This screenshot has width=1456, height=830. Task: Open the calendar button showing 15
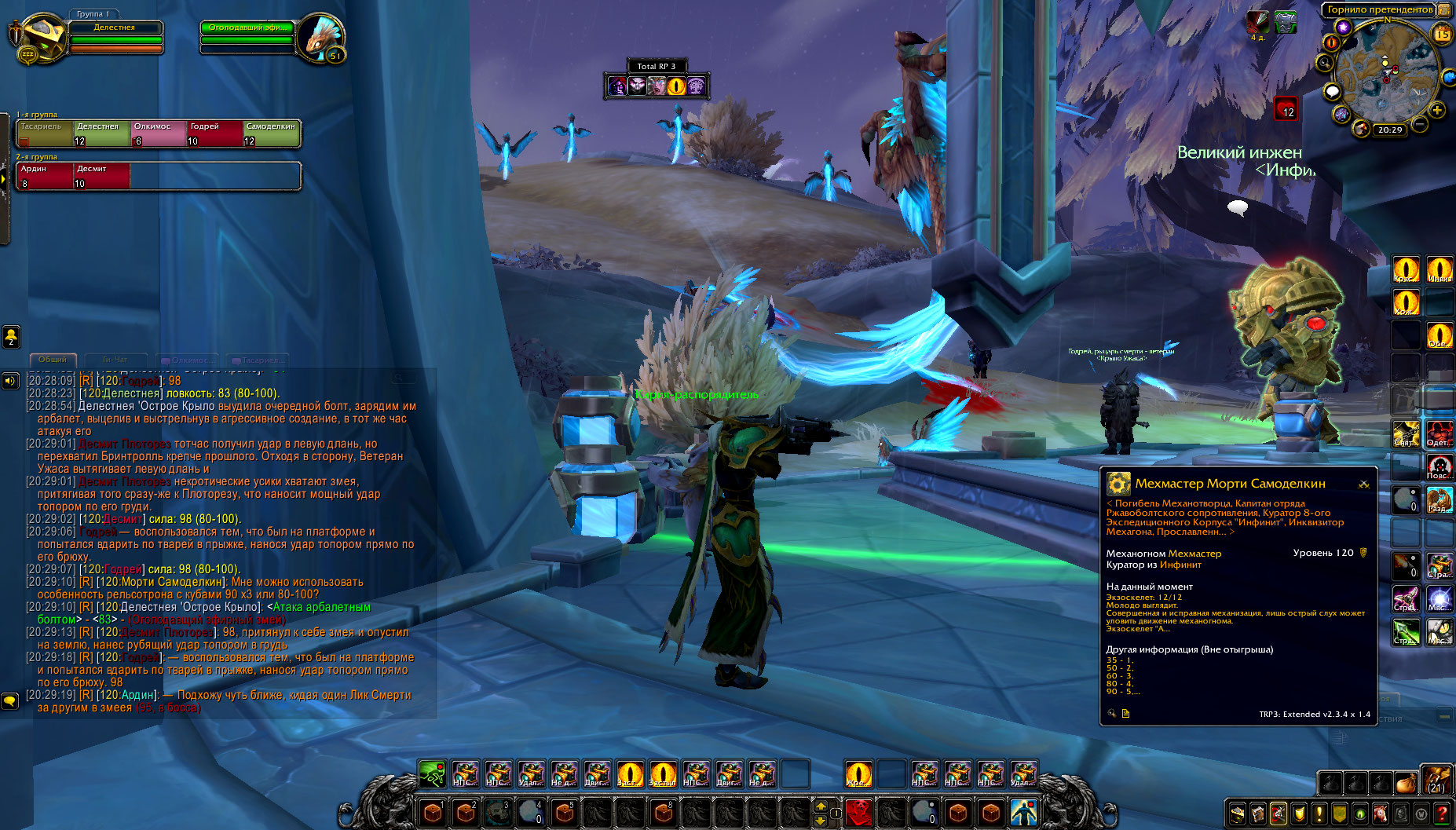1442,33
